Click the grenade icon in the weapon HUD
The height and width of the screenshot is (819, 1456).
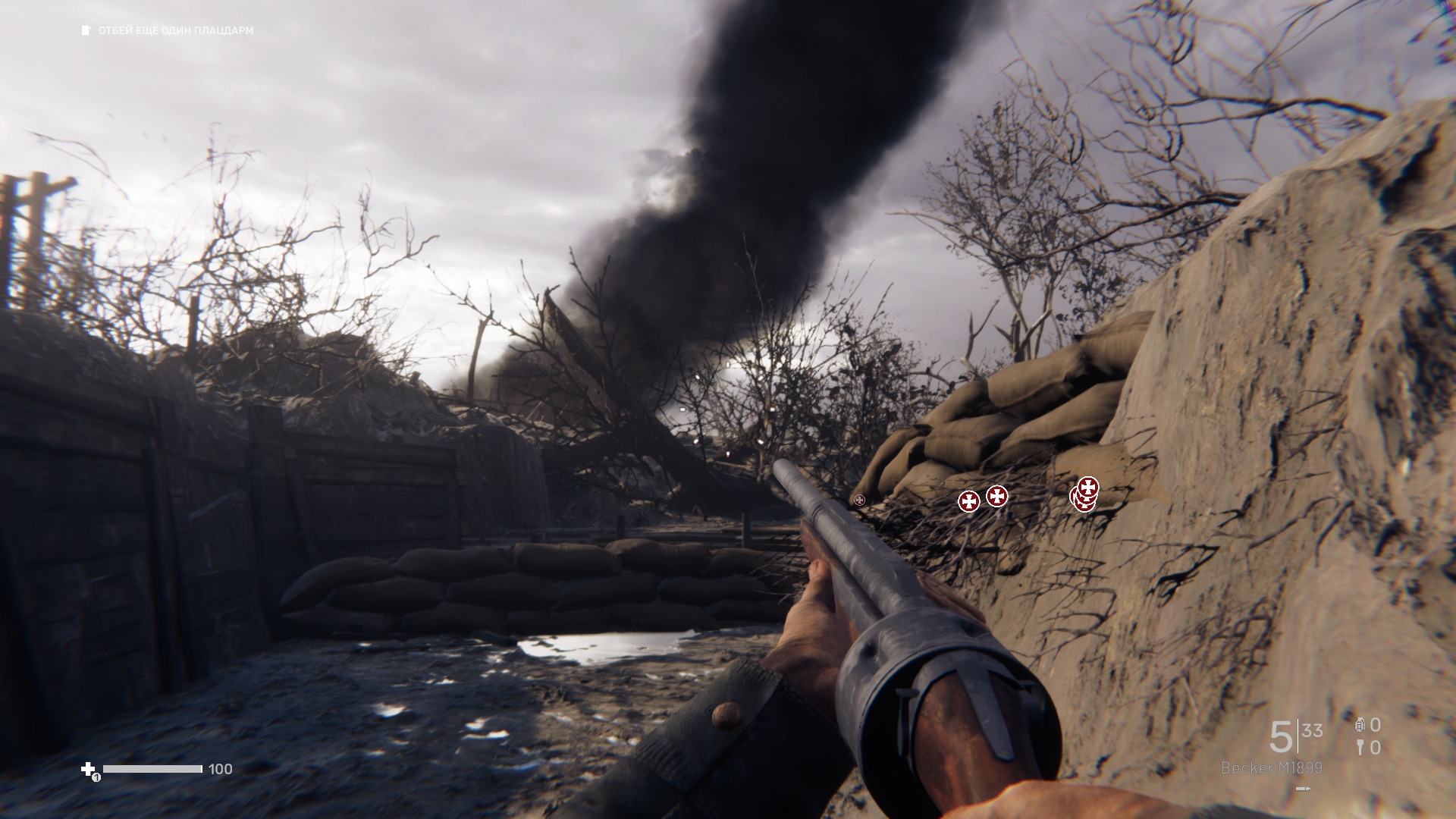(x=1359, y=725)
